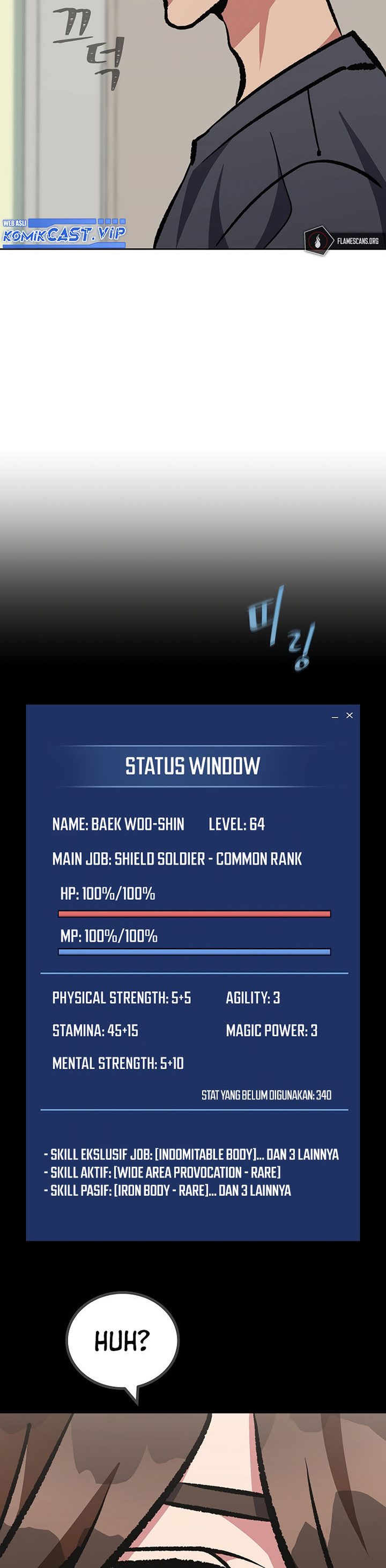Minimize the Status Window
Viewport: 386px width, 1568px height.
point(335,716)
